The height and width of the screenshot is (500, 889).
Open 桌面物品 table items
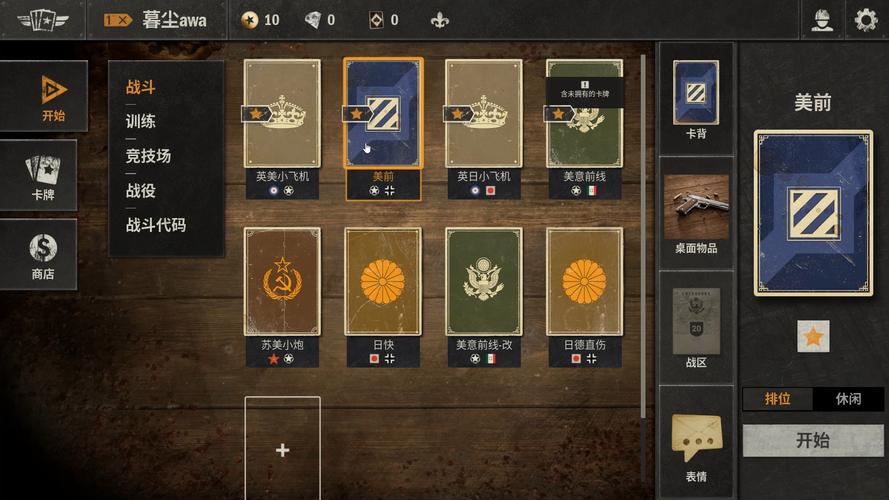(x=696, y=213)
